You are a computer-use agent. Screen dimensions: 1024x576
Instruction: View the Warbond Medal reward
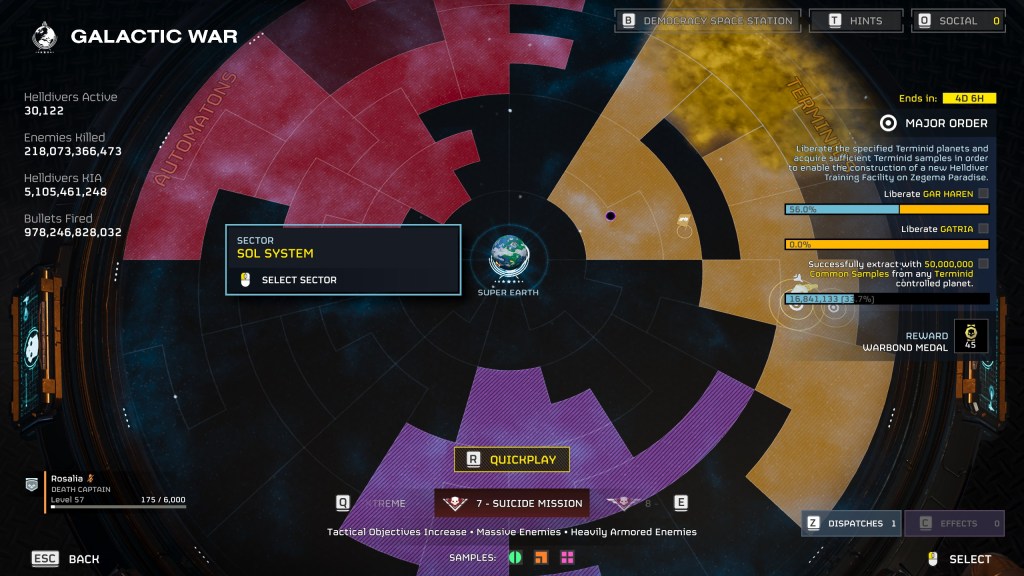pos(969,336)
